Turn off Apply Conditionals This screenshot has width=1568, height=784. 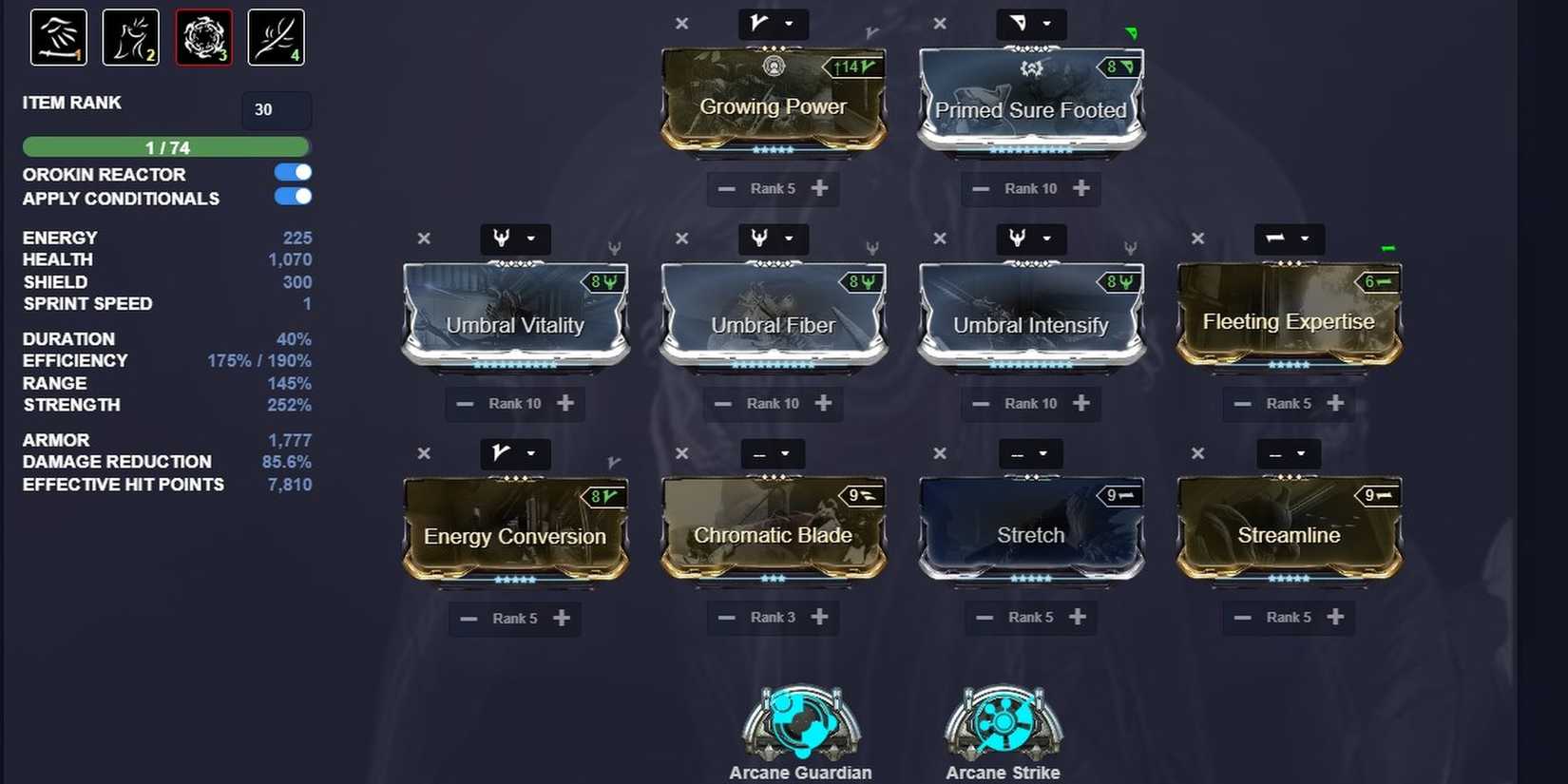tap(293, 197)
